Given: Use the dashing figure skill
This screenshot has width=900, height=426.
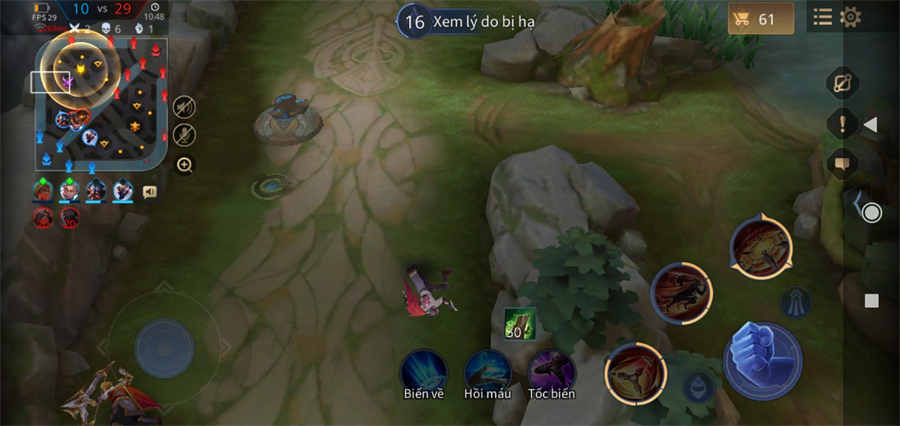Looking at the screenshot, I should point(682,293).
